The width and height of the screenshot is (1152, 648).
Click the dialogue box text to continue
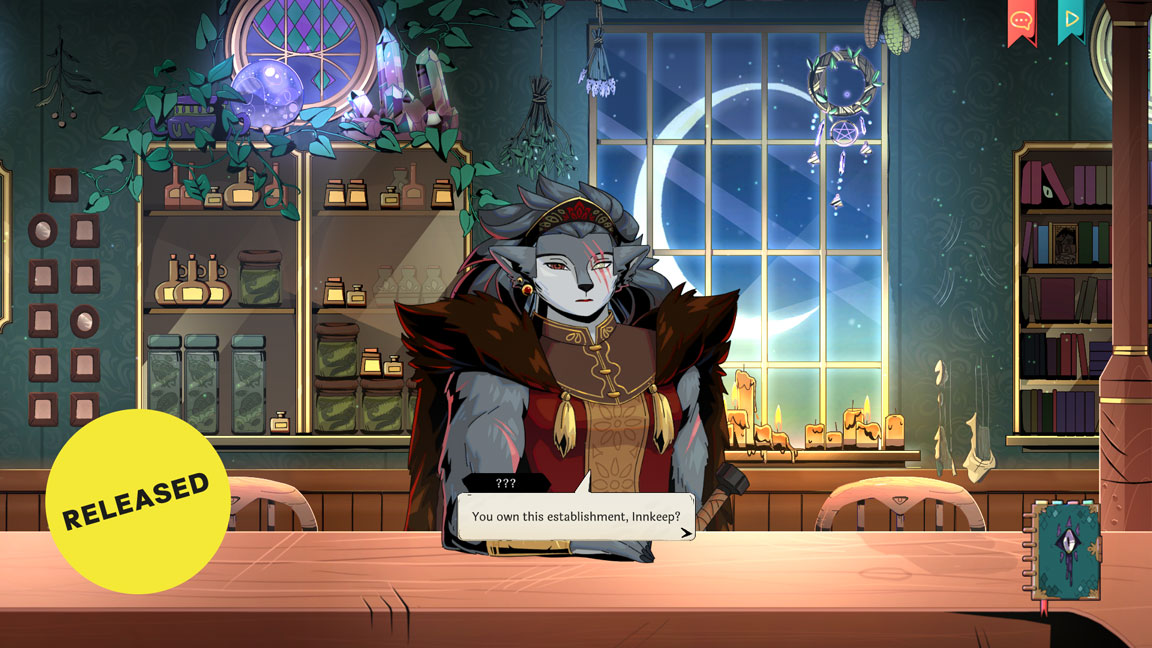pyautogui.click(x=575, y=516)
